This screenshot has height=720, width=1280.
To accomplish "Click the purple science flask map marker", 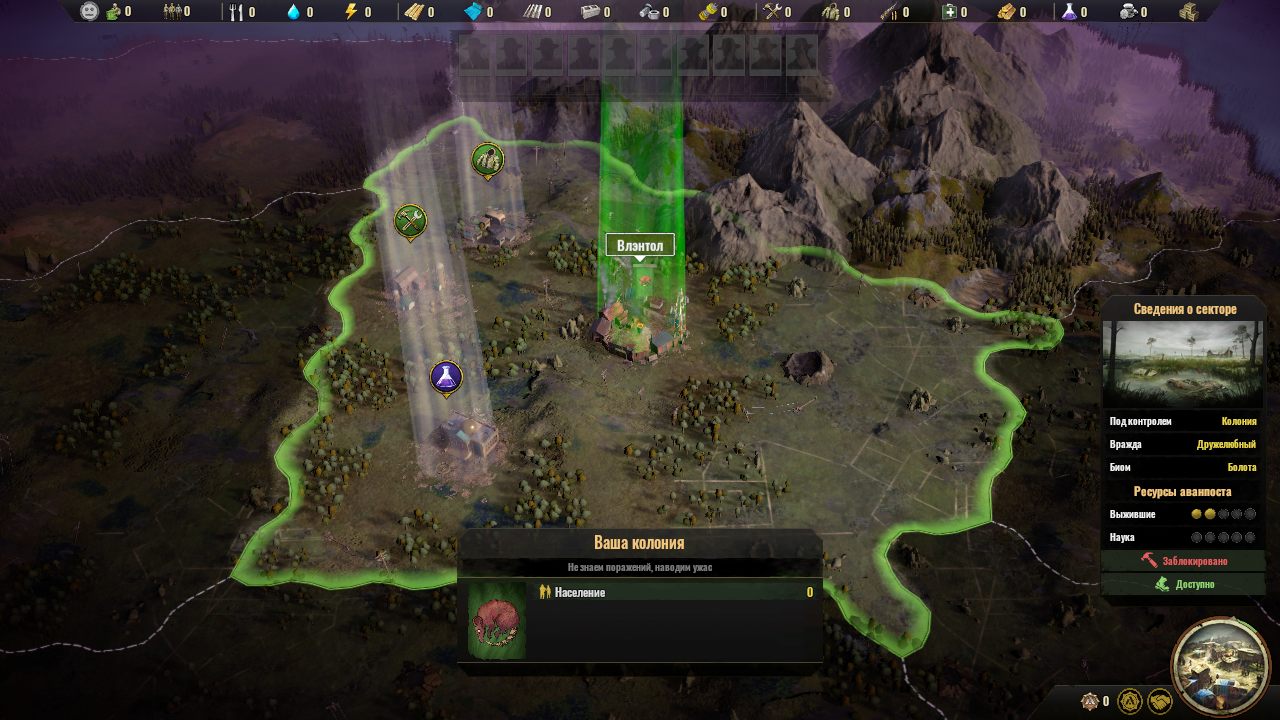I will click(x=445, y=377).
